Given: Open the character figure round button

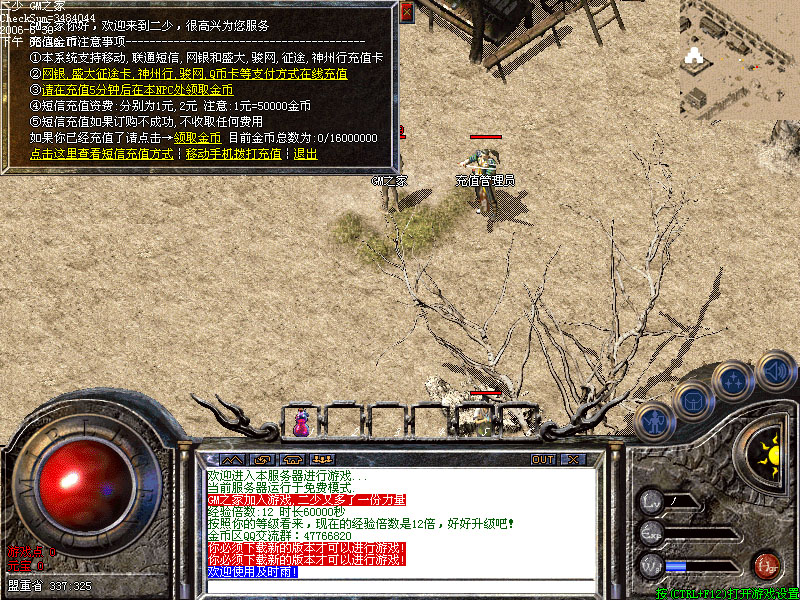Looking at the screenshot, I should tap(653, 423).
